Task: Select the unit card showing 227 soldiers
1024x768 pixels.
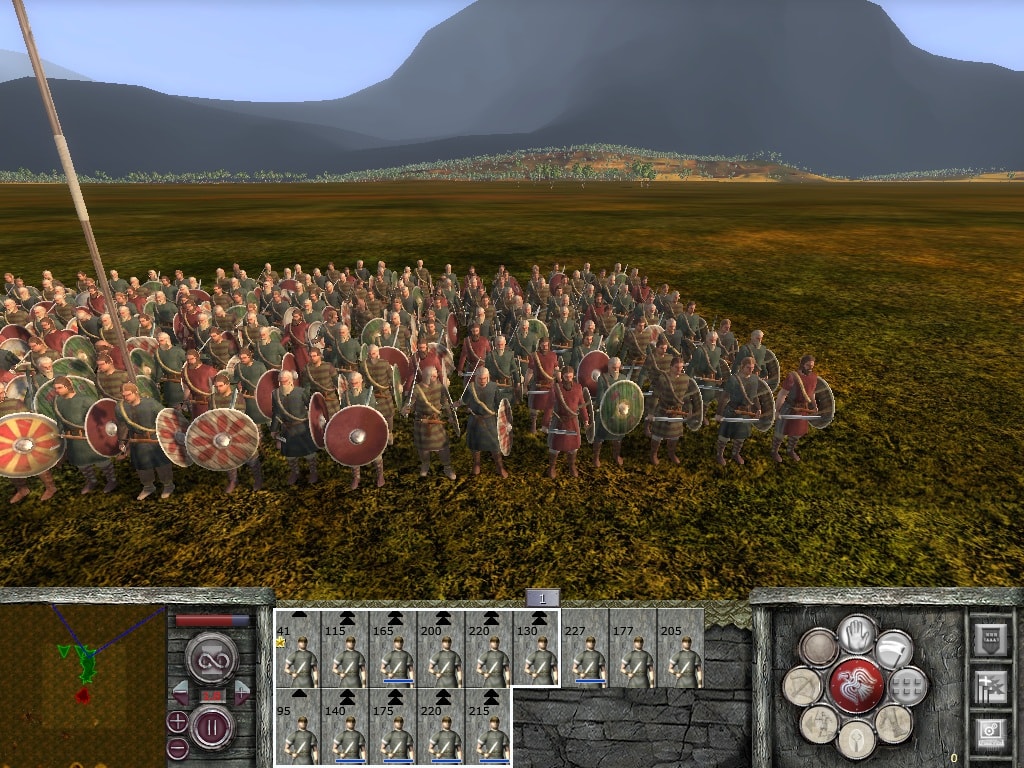Action: [586, 648]
